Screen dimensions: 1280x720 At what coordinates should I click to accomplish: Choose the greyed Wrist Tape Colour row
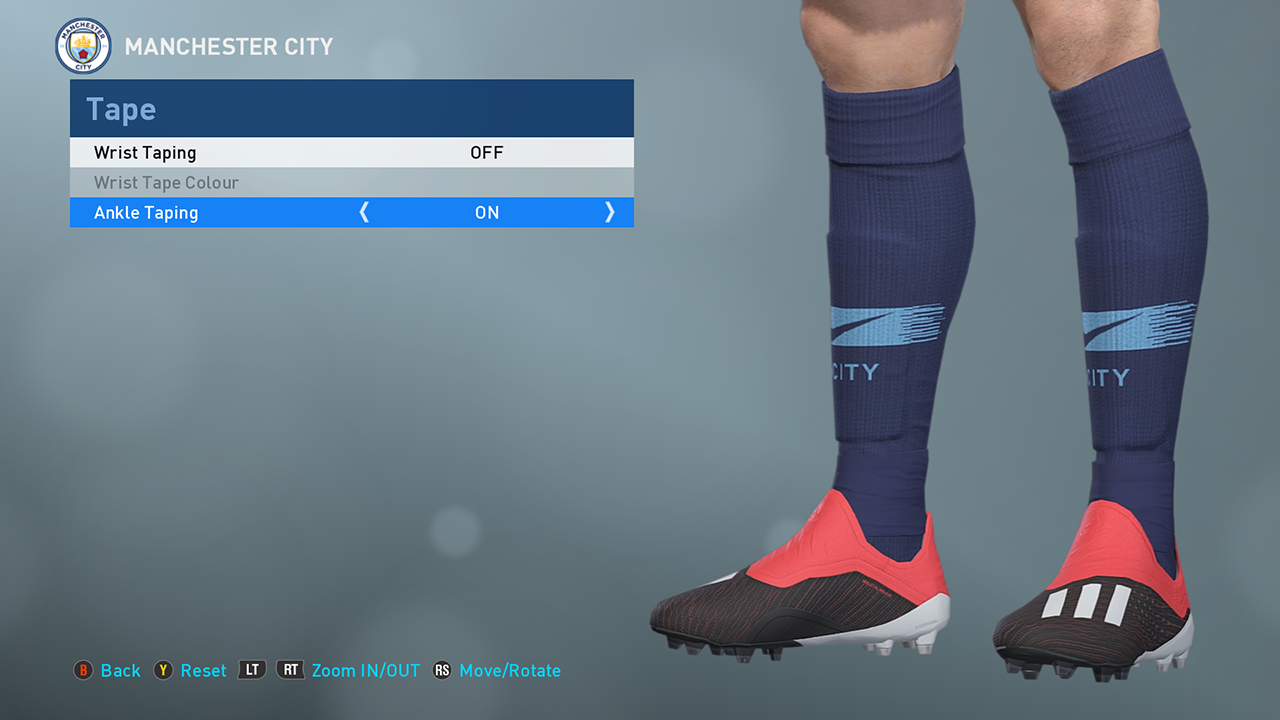click(x=351, y=183)
